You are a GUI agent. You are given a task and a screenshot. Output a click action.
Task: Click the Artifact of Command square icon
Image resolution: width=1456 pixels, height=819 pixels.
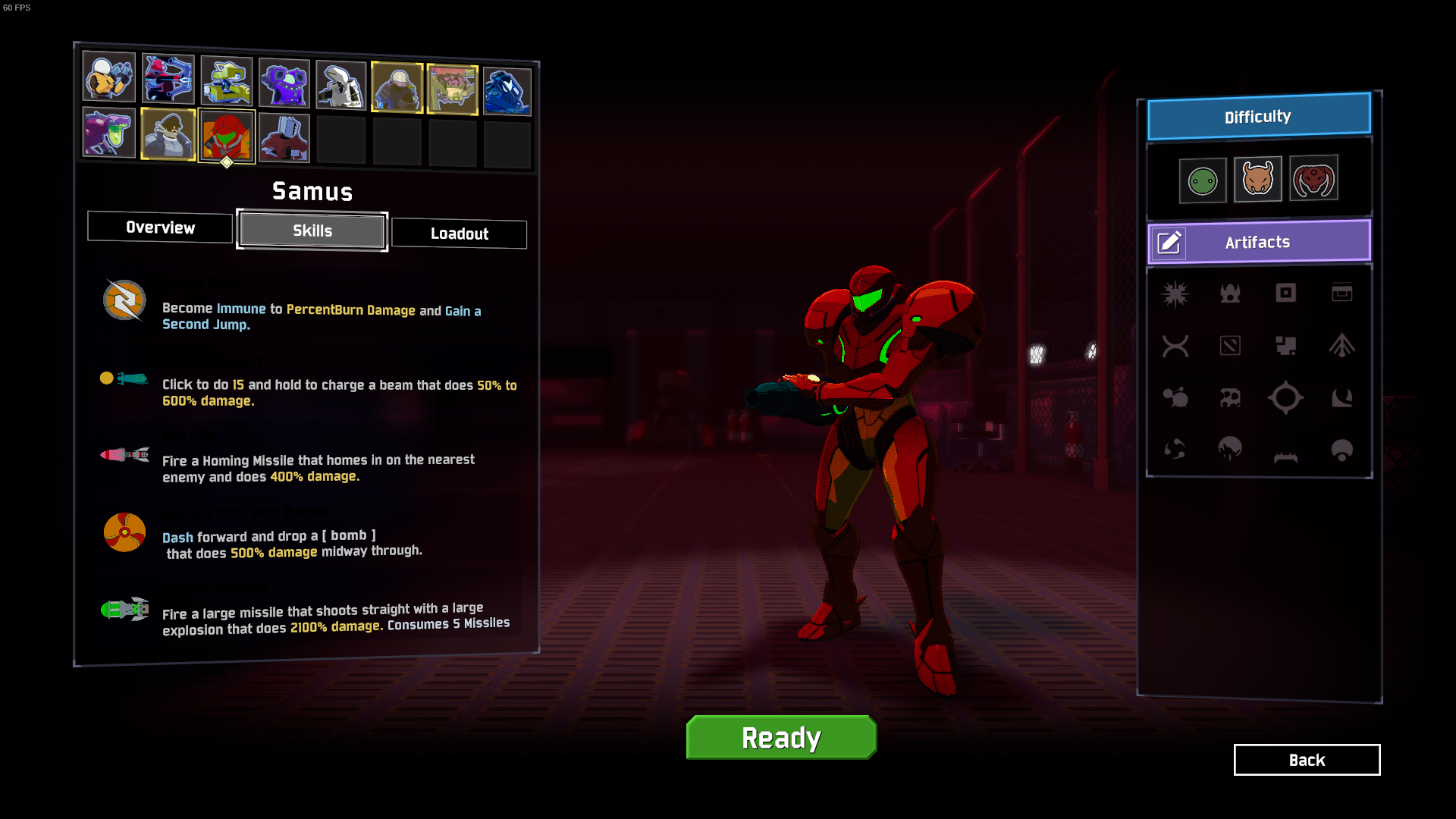pos(1286,293)
